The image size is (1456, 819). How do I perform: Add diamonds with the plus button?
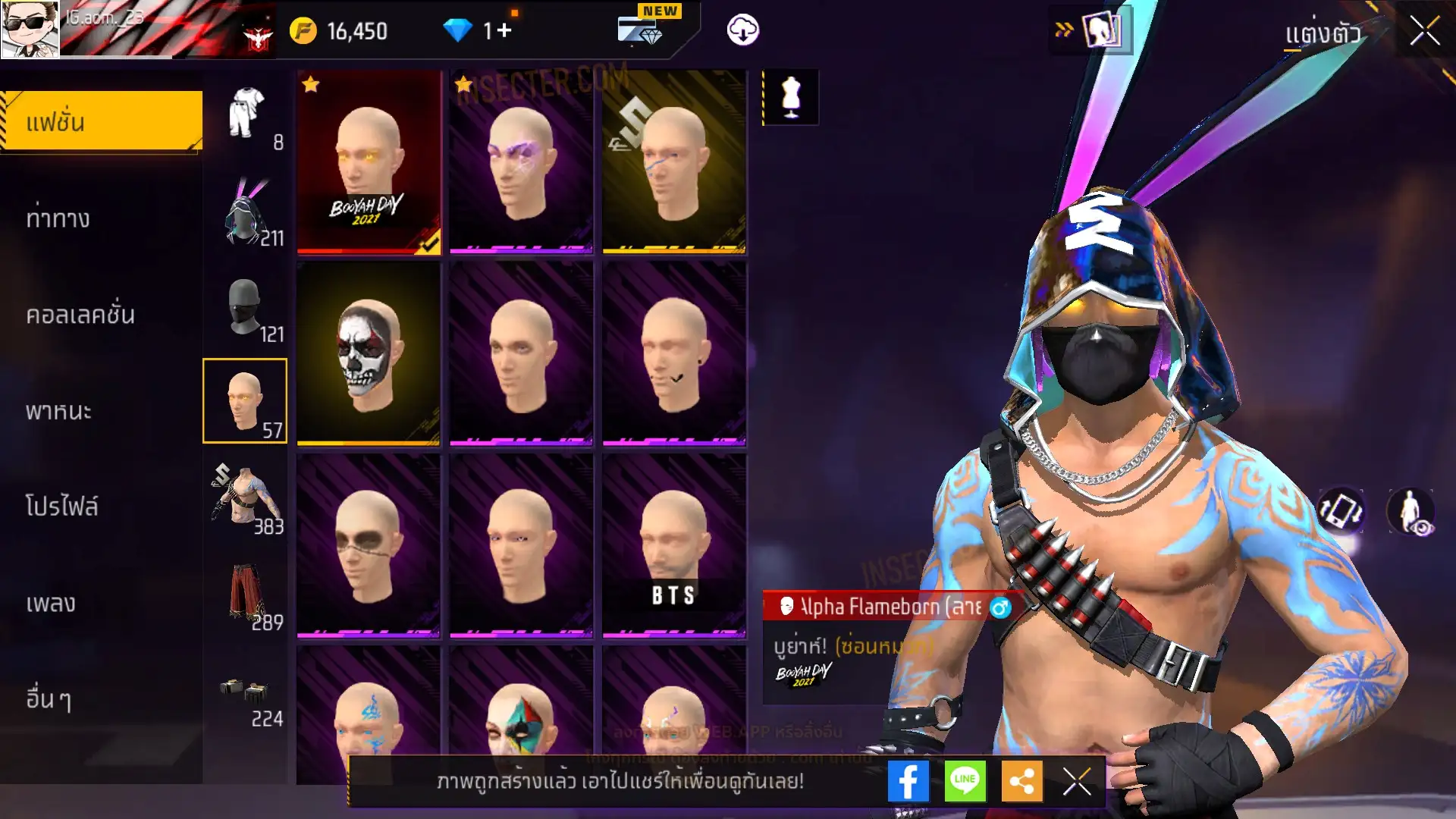click(x=504, y=31)
